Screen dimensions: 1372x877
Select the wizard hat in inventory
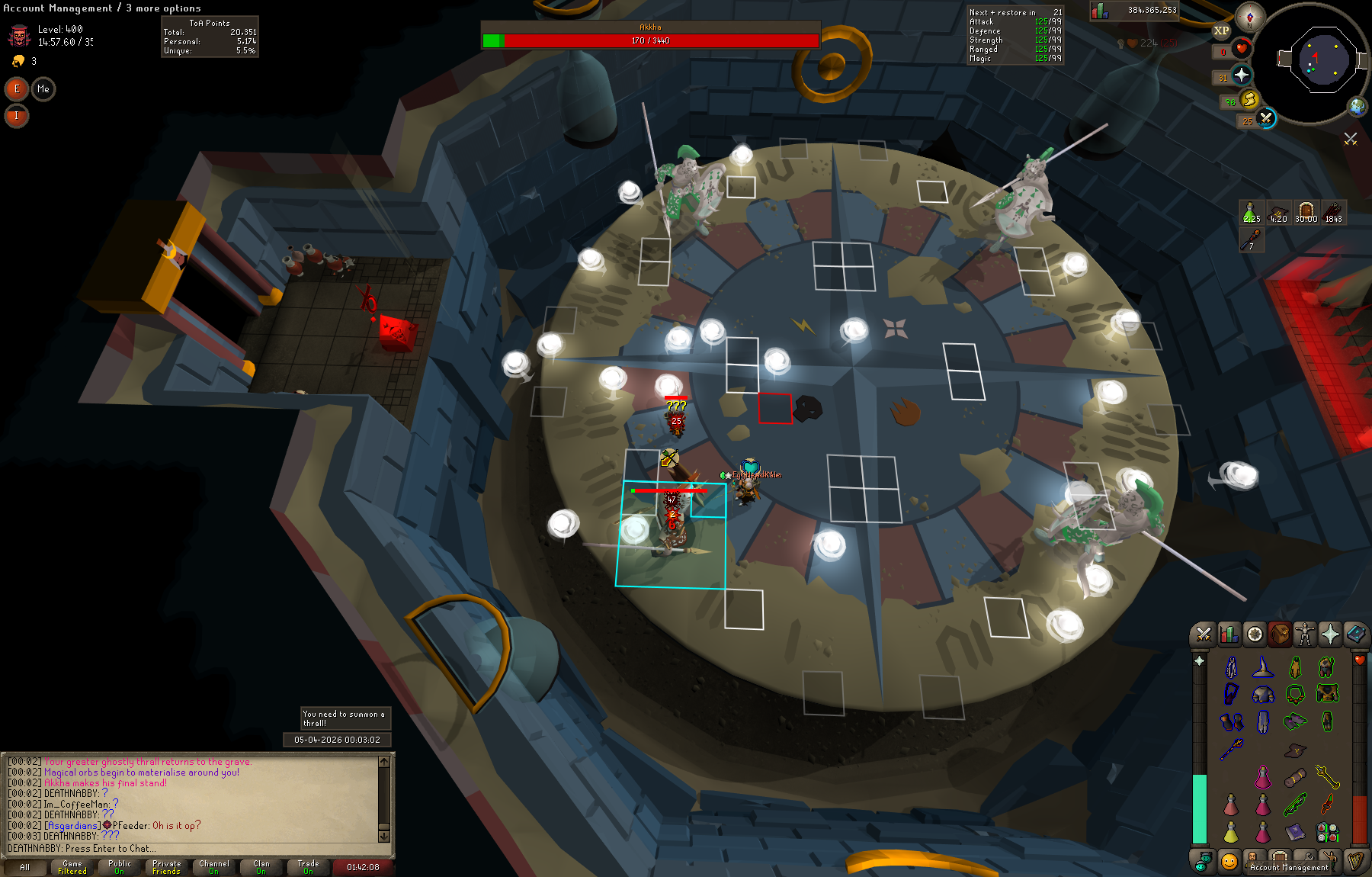click(1263, 668)
